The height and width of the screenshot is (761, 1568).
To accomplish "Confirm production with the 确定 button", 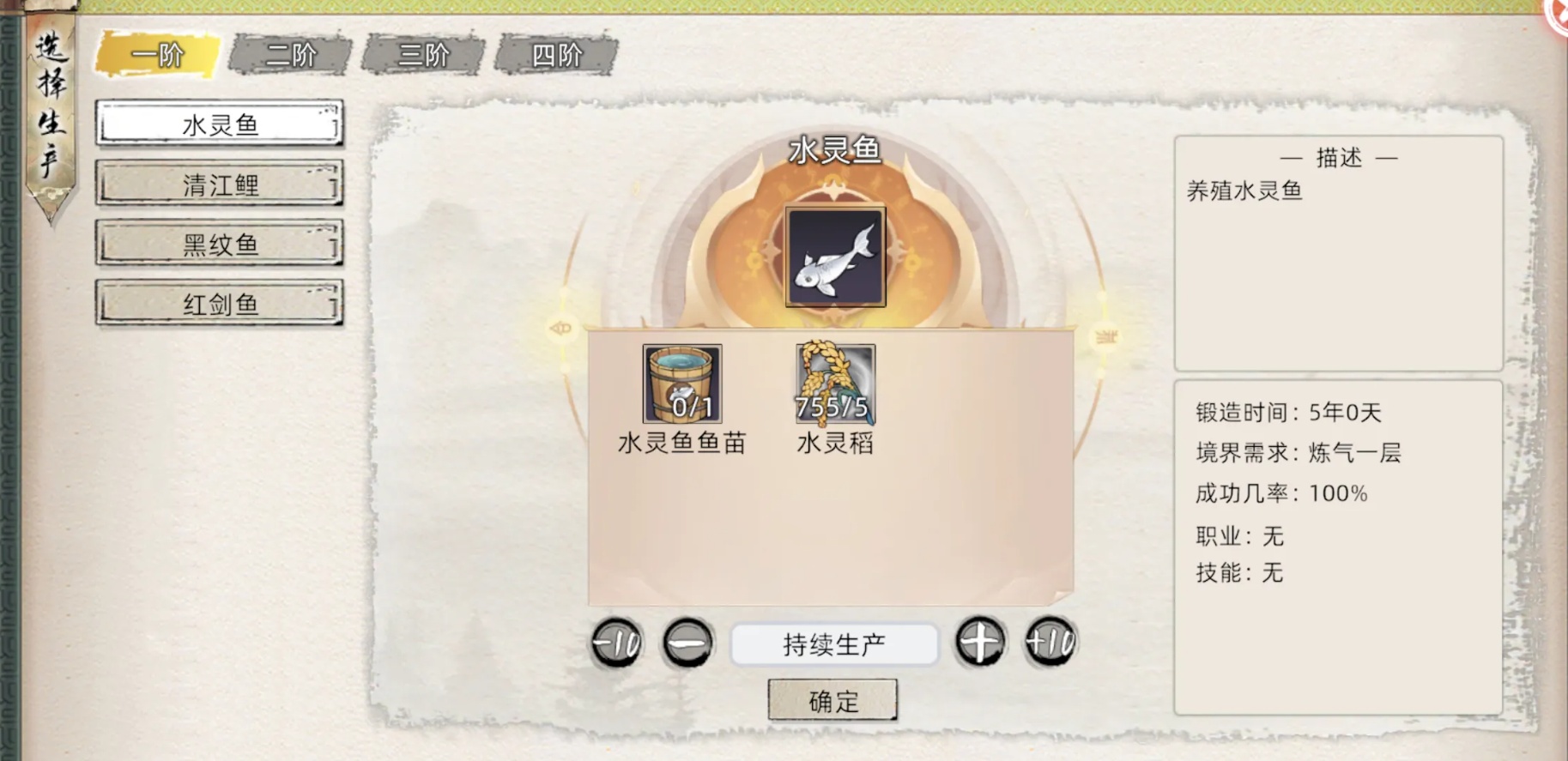I will [833, 699].
